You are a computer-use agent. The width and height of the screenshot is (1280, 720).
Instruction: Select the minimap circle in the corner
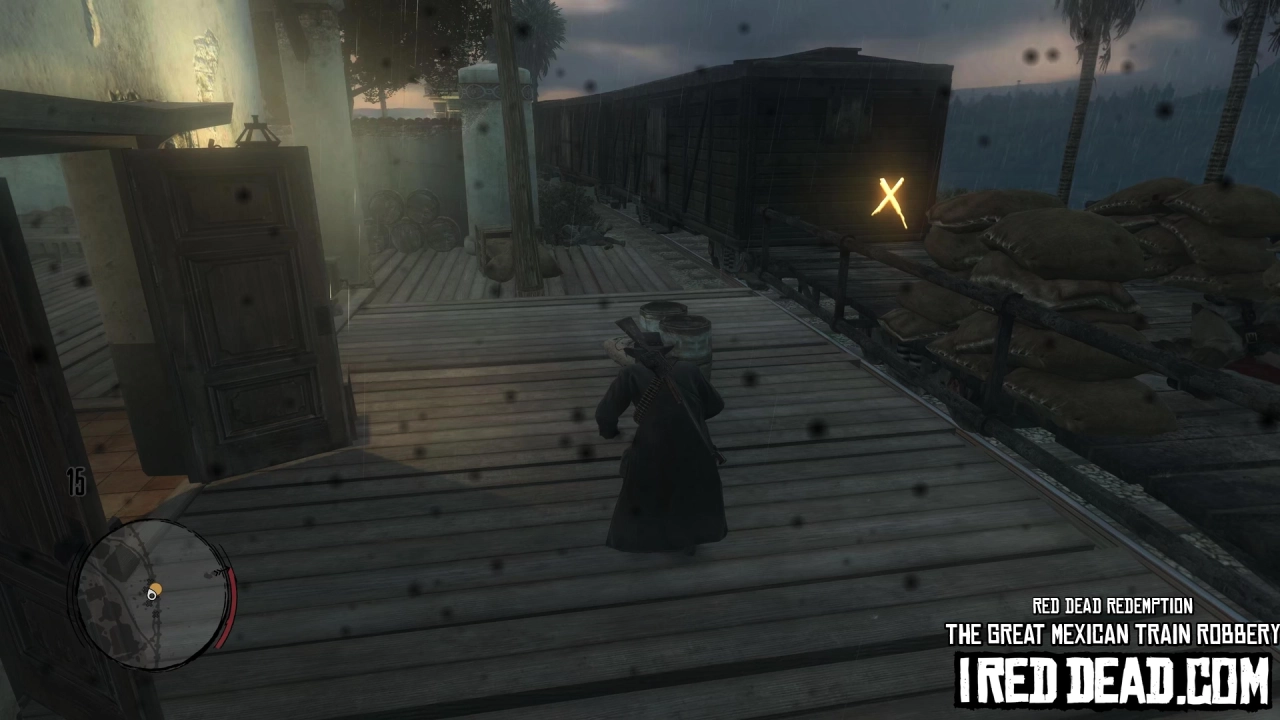[x=152, y=595]
